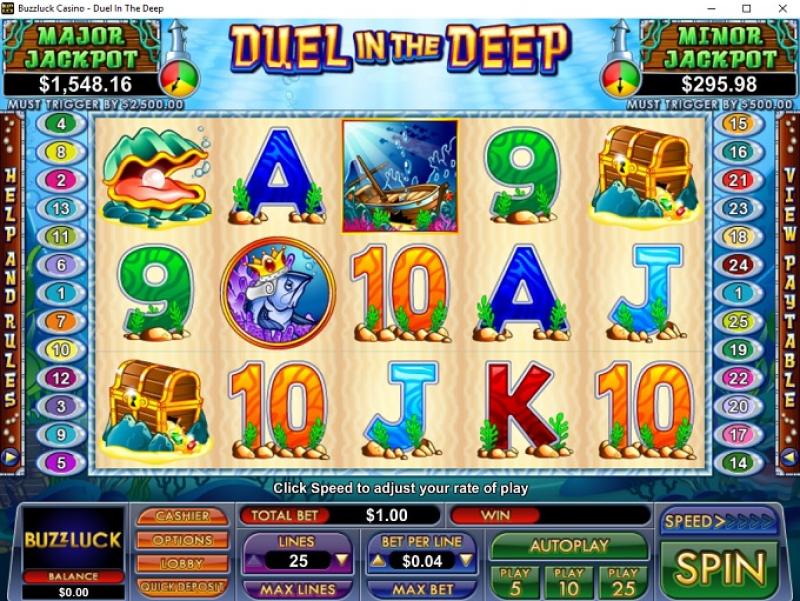The width and height of the screenshot is (800, 601).
Task: Decrease lines with the down arrow
Action: [x=342, y=561]
